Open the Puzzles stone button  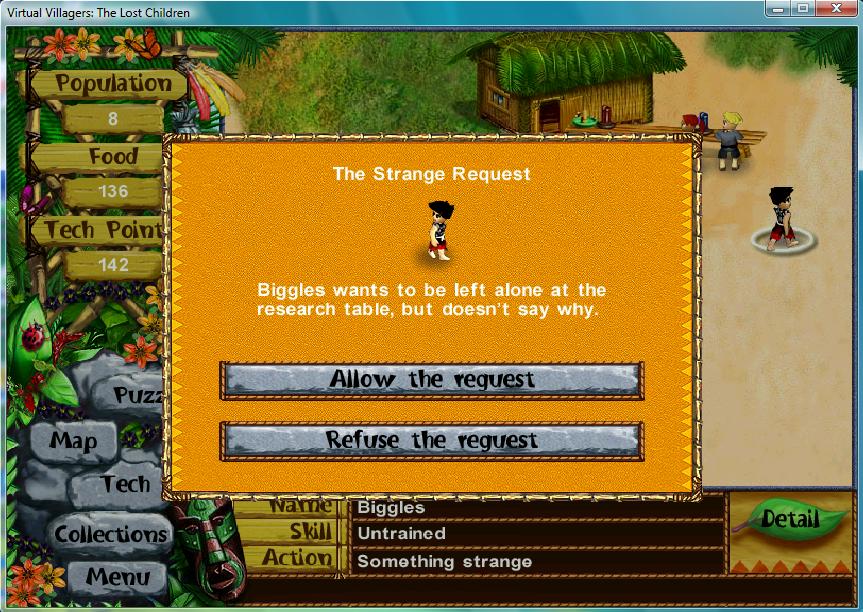(x=137, y=395)
